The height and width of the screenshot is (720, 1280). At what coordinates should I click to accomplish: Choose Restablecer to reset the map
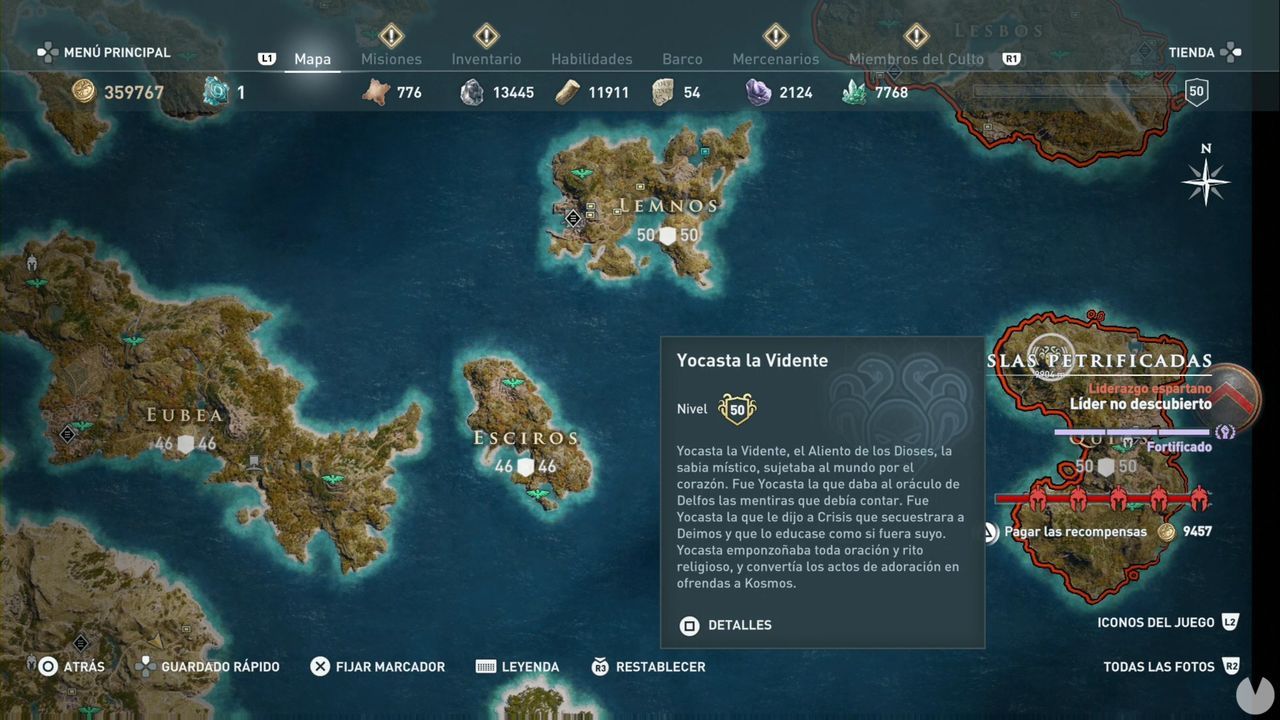660,667
